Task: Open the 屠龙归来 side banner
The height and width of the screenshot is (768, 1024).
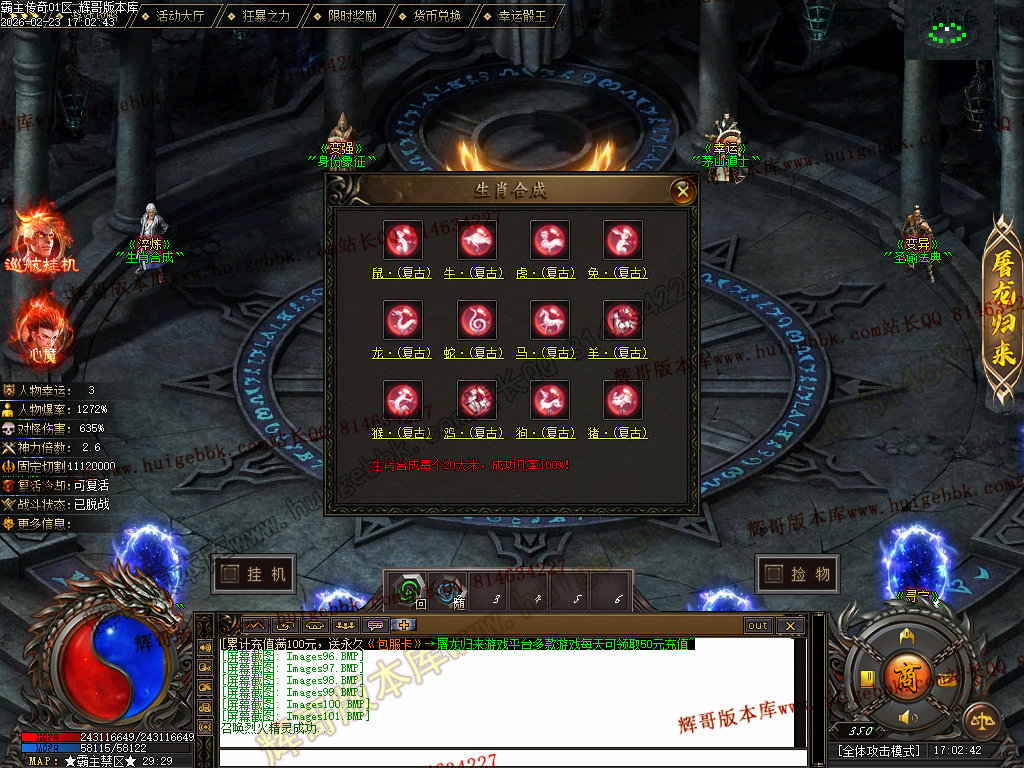Action: [1002, 310]
